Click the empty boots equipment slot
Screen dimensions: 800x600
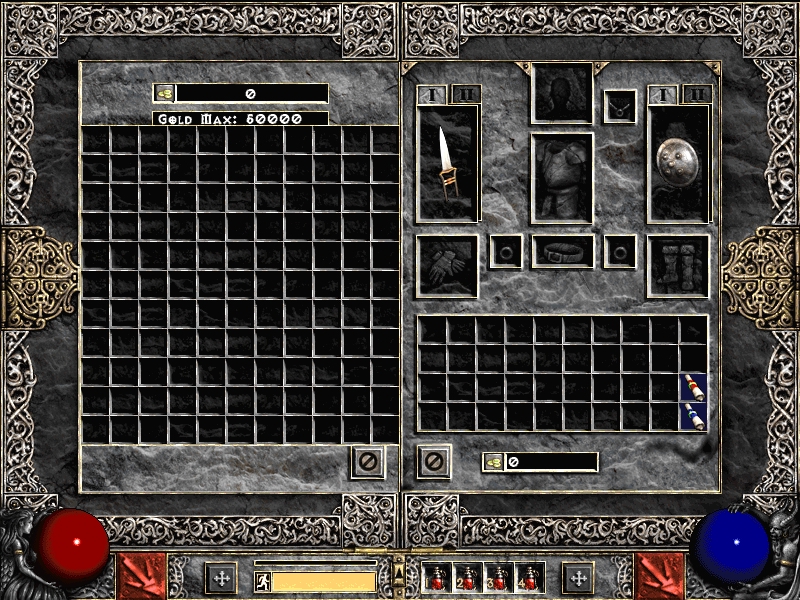(x=678, y=266)
